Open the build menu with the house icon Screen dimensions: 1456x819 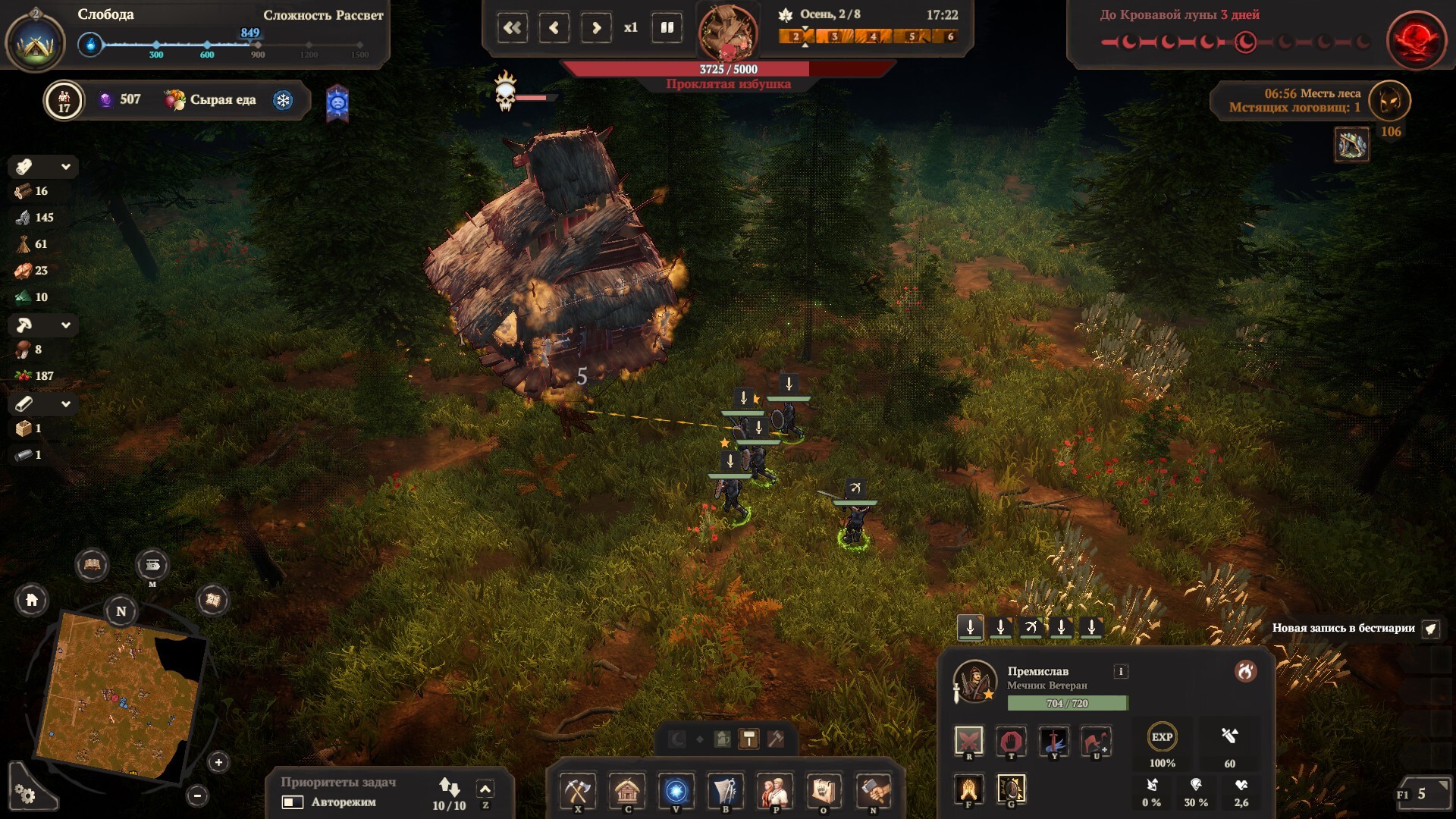[627, 791]
